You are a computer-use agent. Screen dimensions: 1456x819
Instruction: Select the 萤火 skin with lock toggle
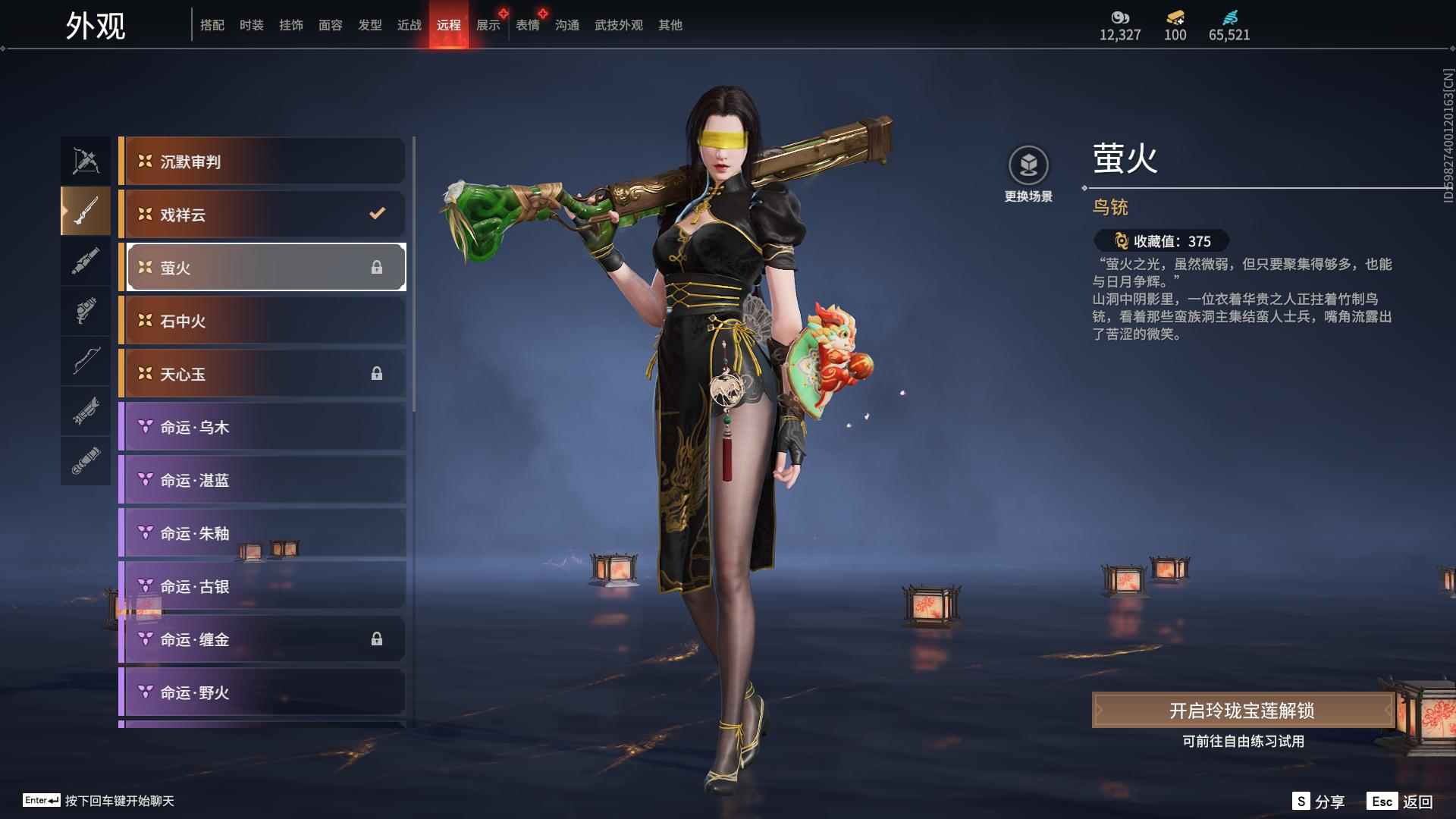click(262, 267)
